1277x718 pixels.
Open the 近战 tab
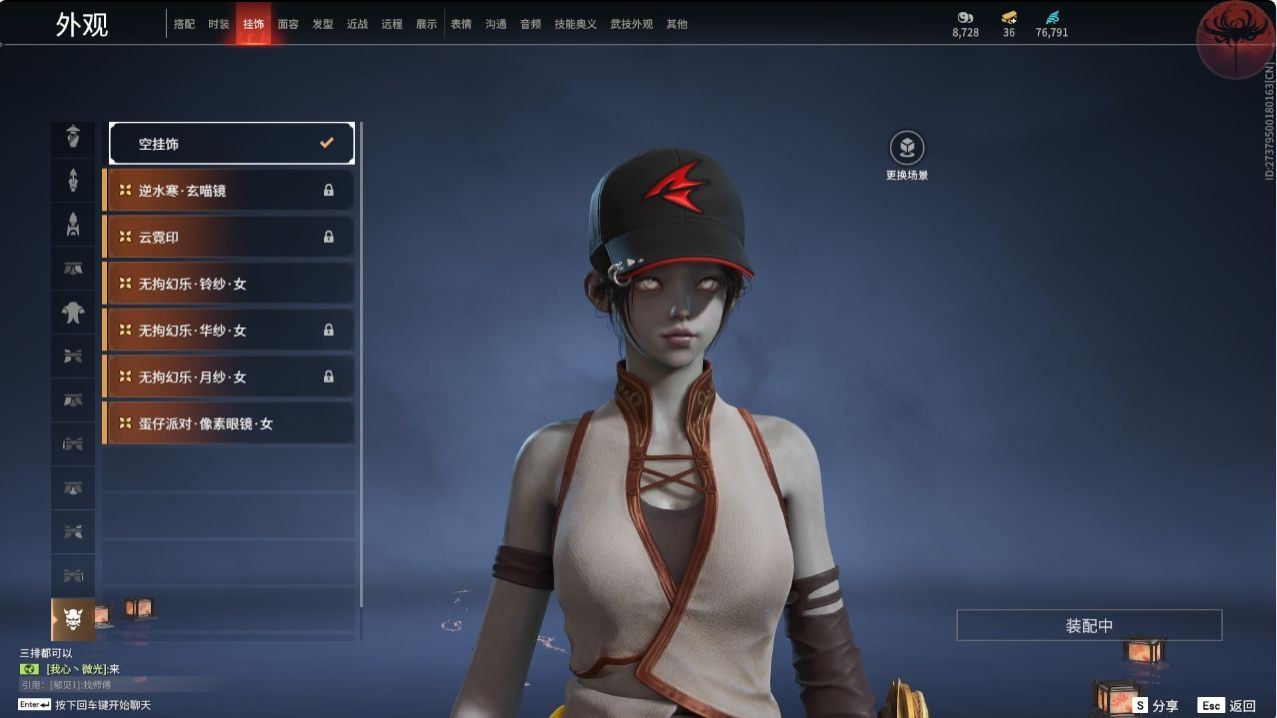click(x=357, y=24)
